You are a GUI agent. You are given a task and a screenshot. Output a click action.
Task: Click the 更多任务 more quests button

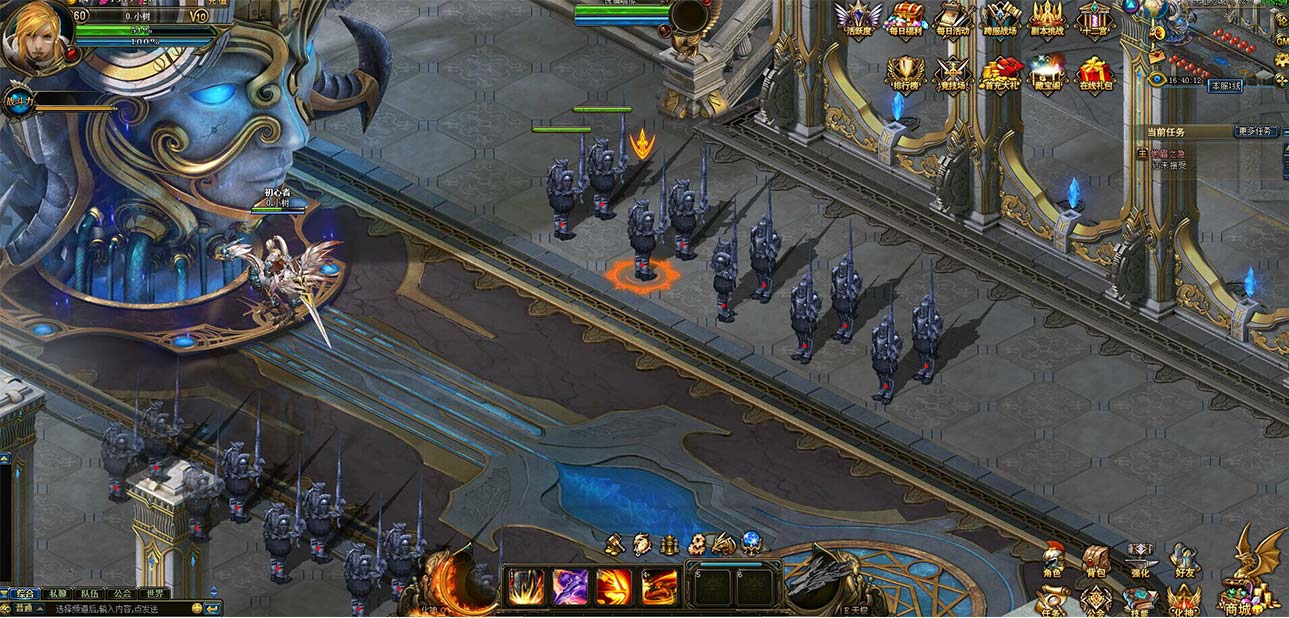coord(1257,131)
